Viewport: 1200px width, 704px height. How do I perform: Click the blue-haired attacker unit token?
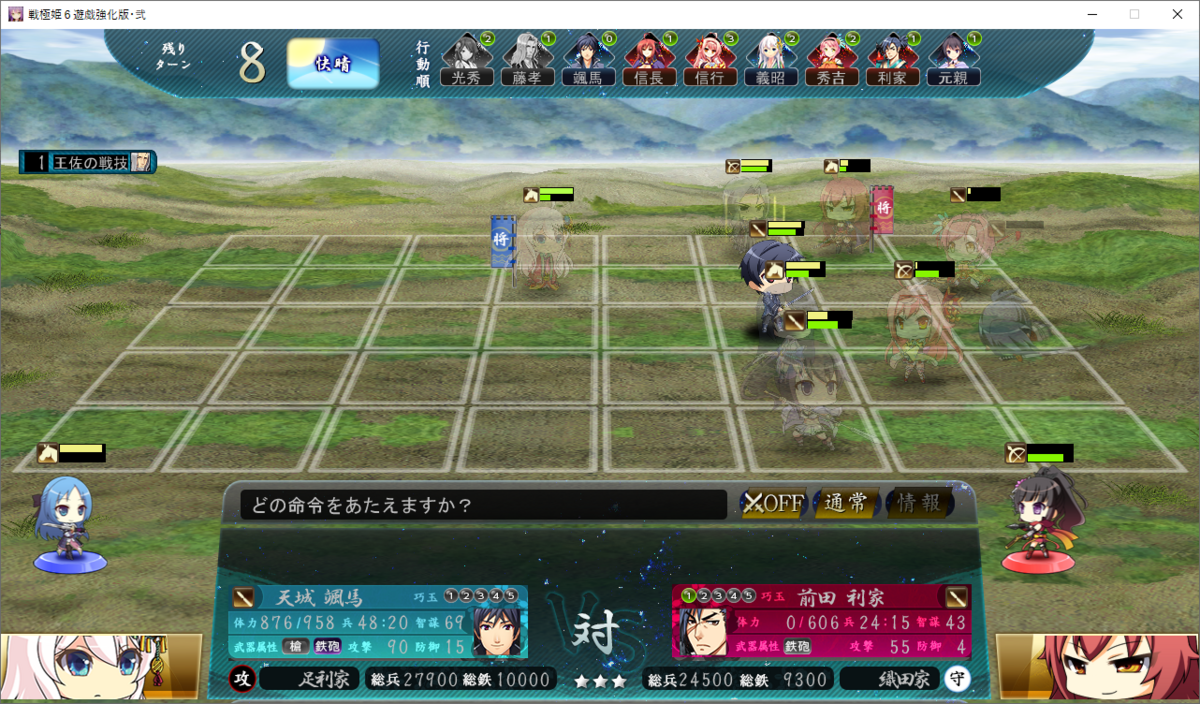coord(68,524)
